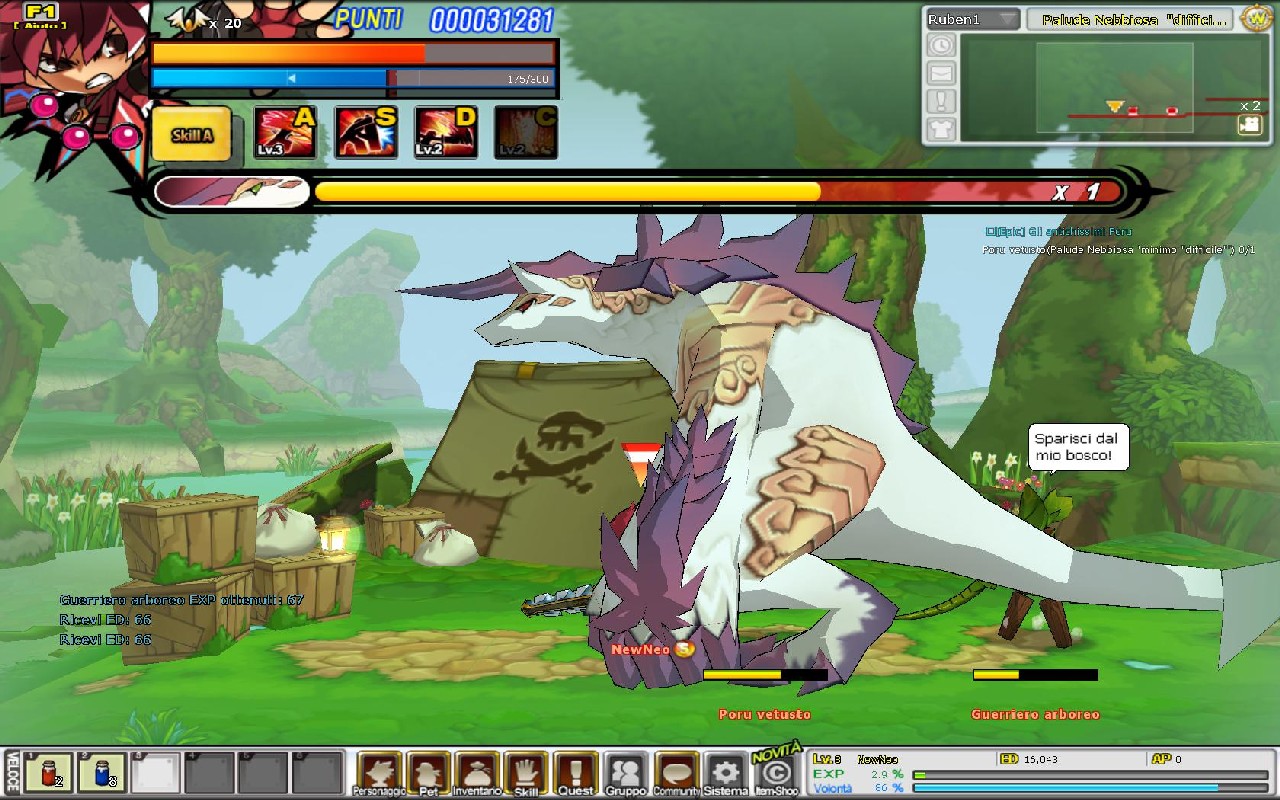
Task: Activate the skill bound to D
Action: click(x=445, y=133)
